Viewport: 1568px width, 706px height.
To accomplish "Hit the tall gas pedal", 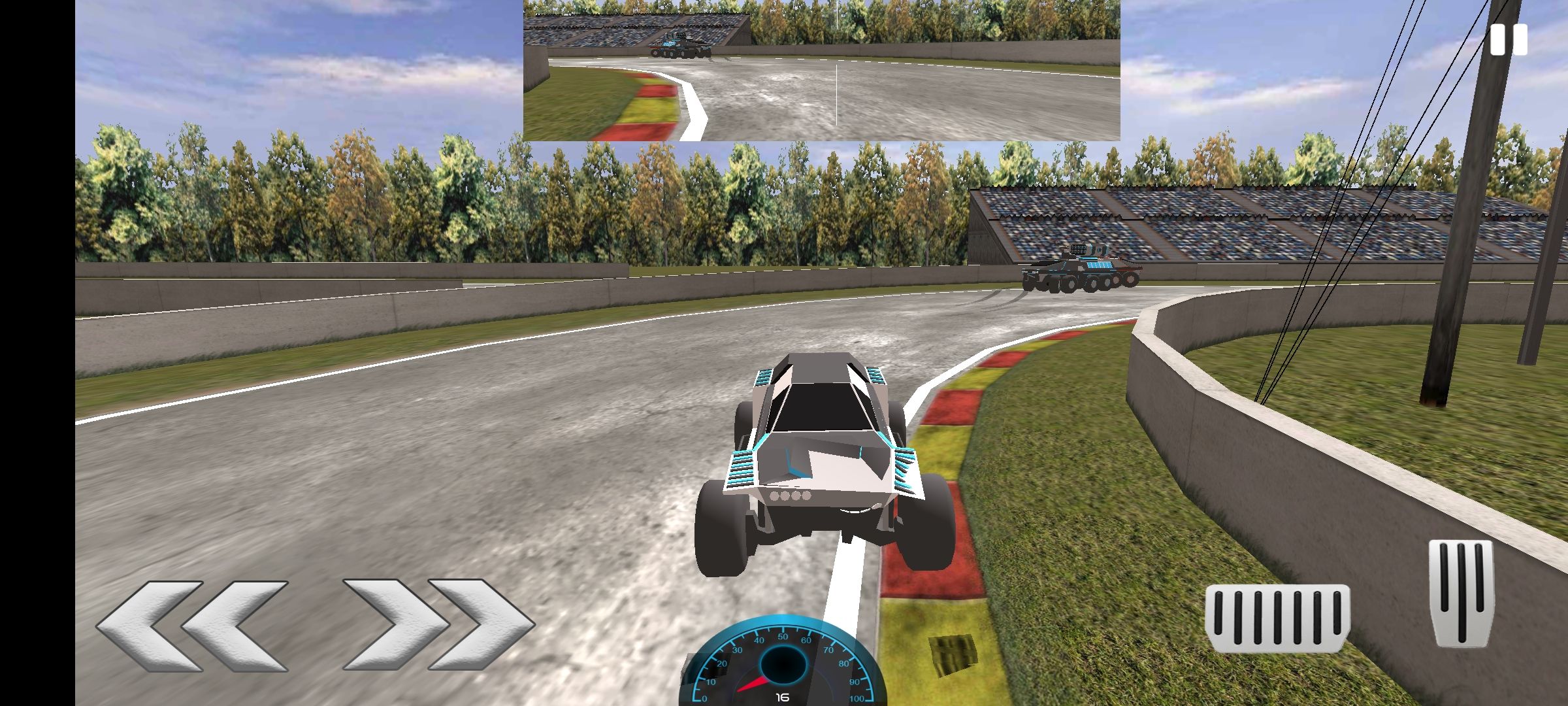I will [x=1461, y=592].
